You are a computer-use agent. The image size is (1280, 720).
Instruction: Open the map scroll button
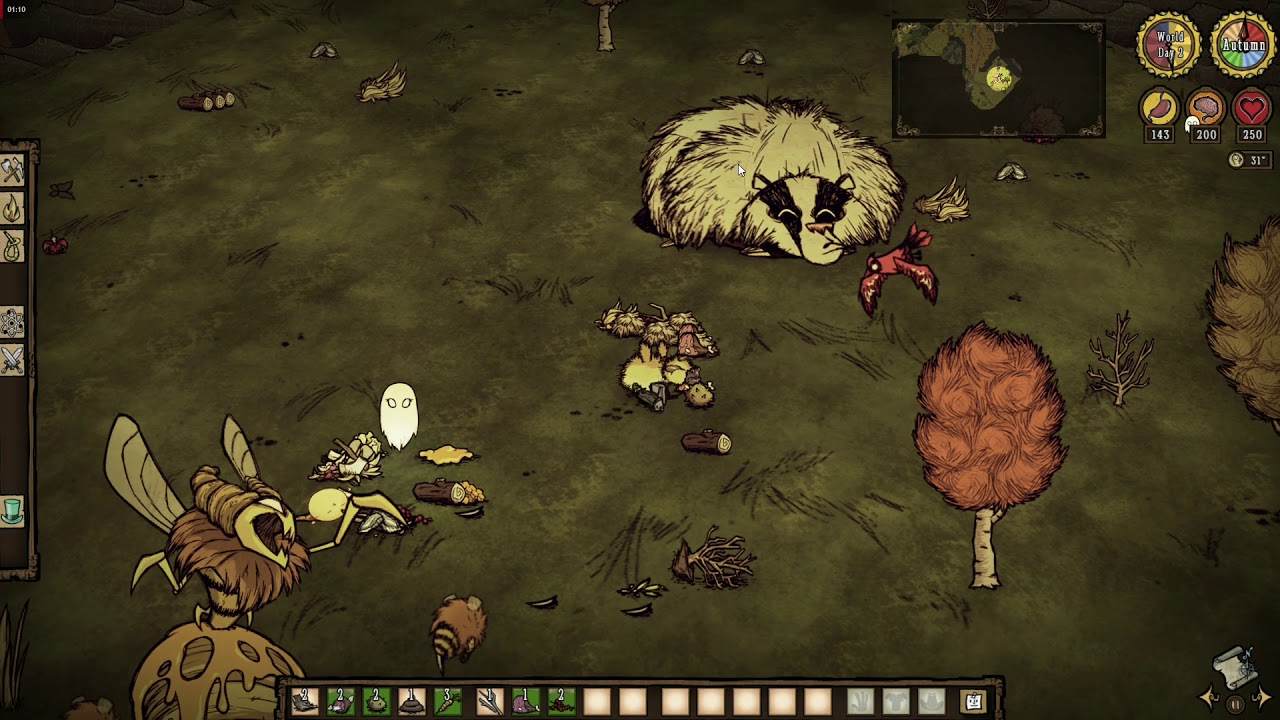pos(1236,664)
